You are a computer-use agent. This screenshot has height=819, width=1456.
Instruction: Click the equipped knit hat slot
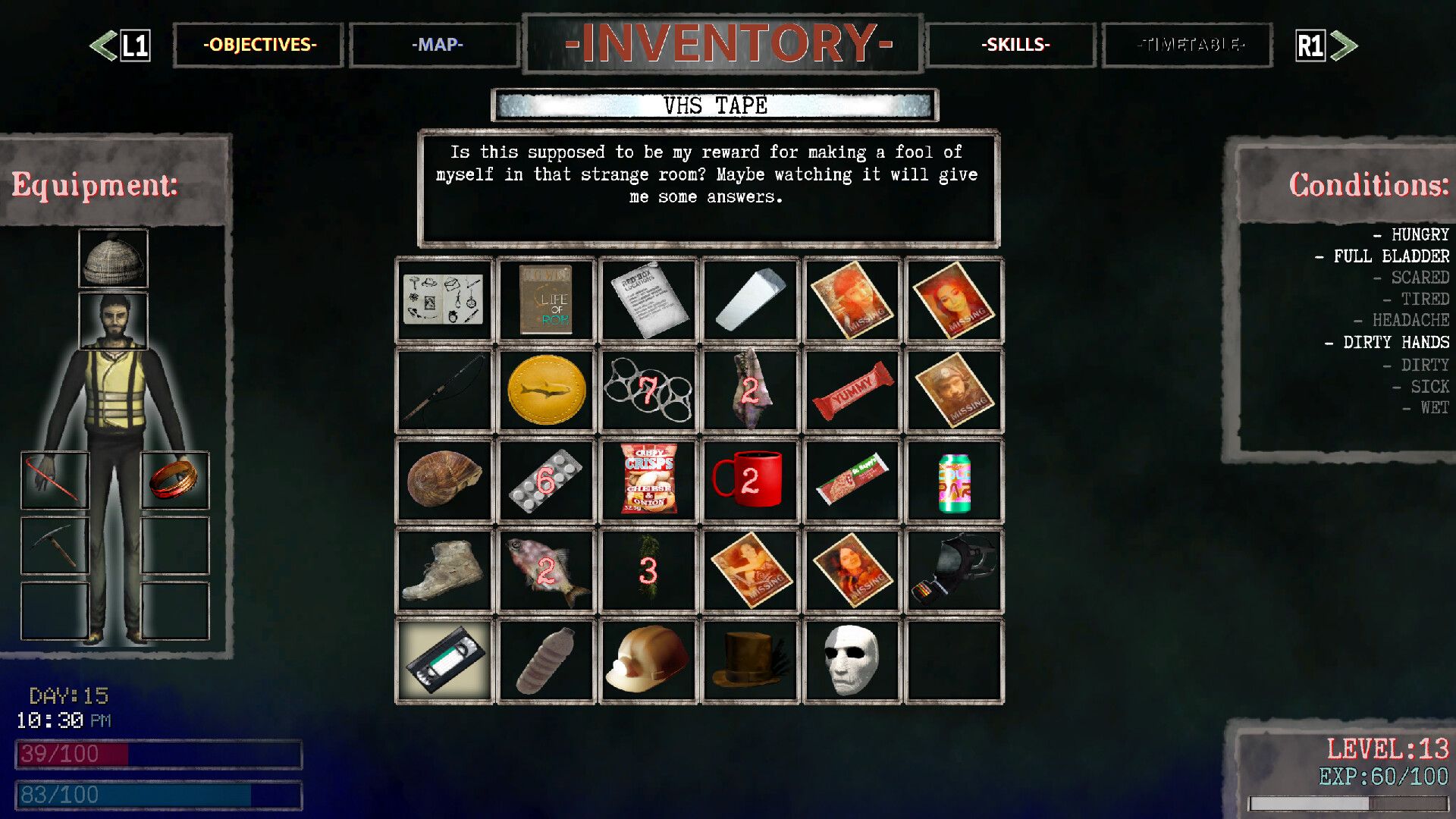(114, 259)
